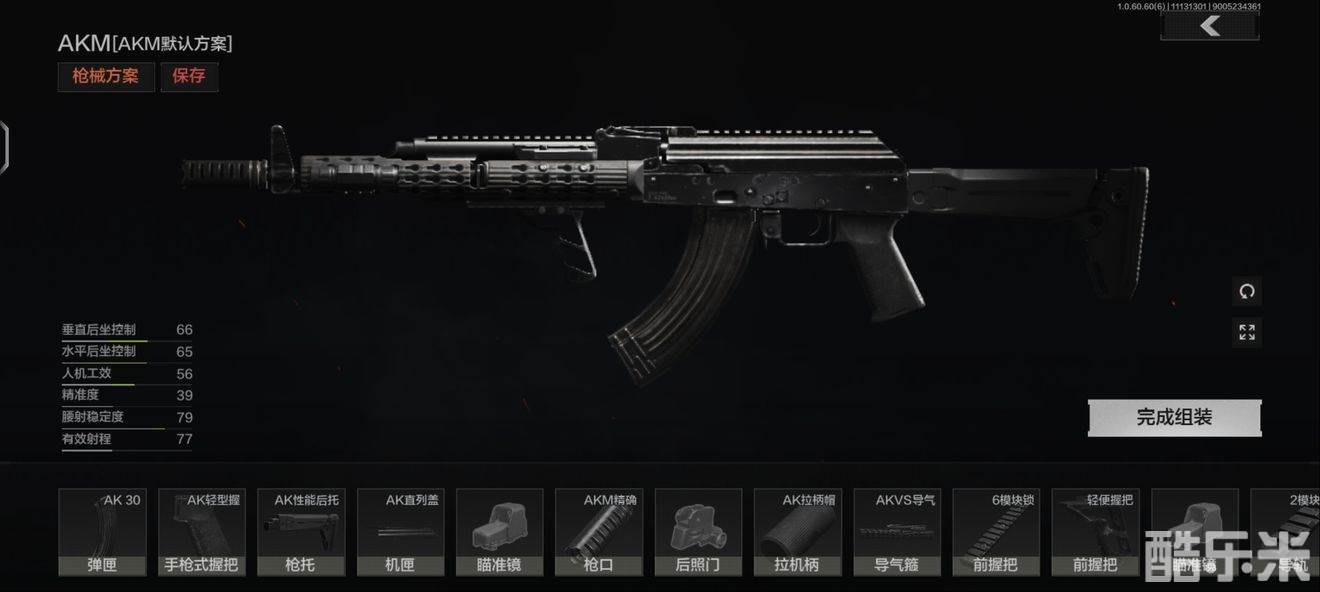This screenshot has height=592, width=1320.
Task: Open the 后照门 rear sight slot
Action: click(x=698, y=532)
